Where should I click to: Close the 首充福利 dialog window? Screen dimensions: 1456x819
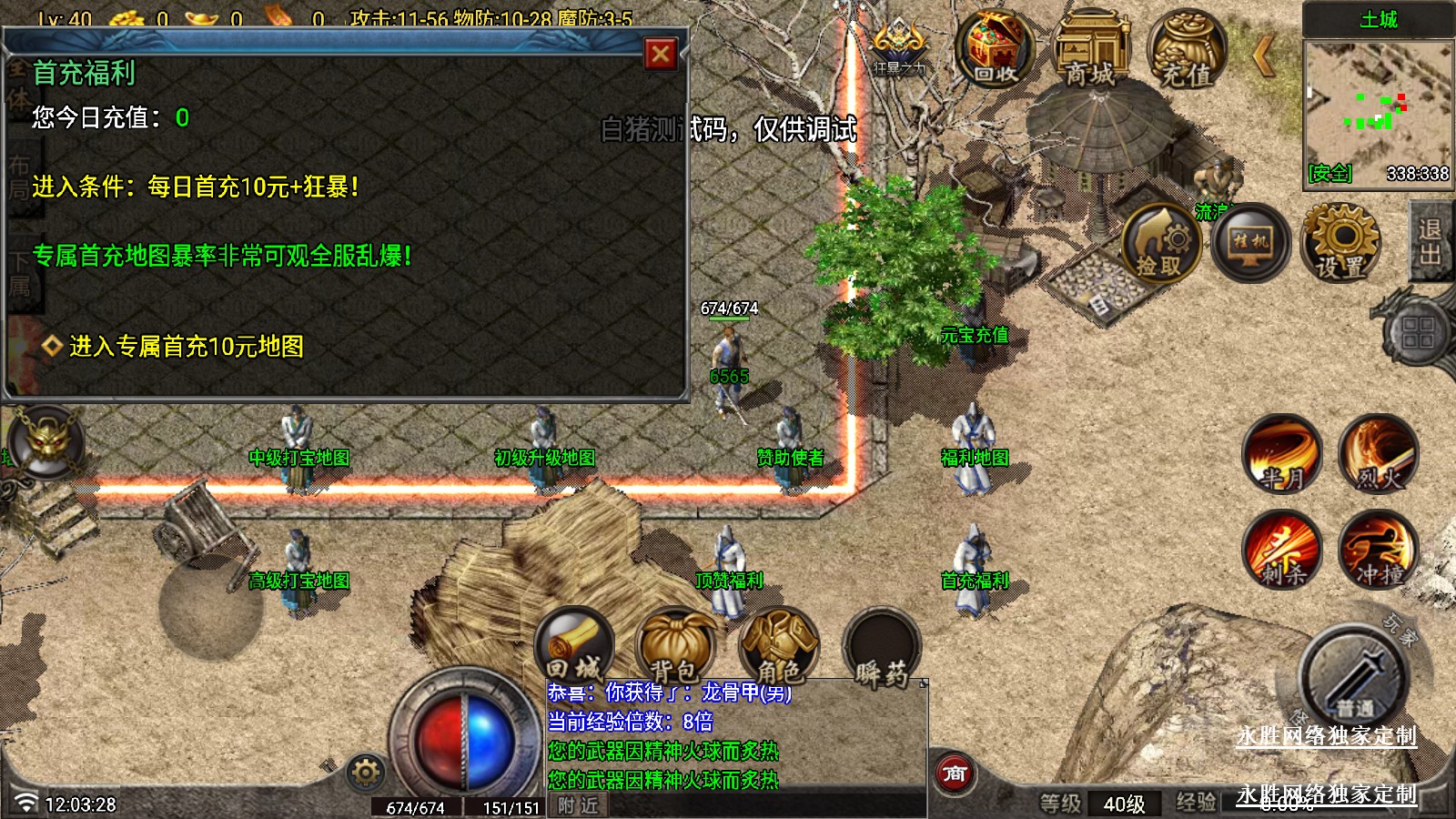pos(661,55)
